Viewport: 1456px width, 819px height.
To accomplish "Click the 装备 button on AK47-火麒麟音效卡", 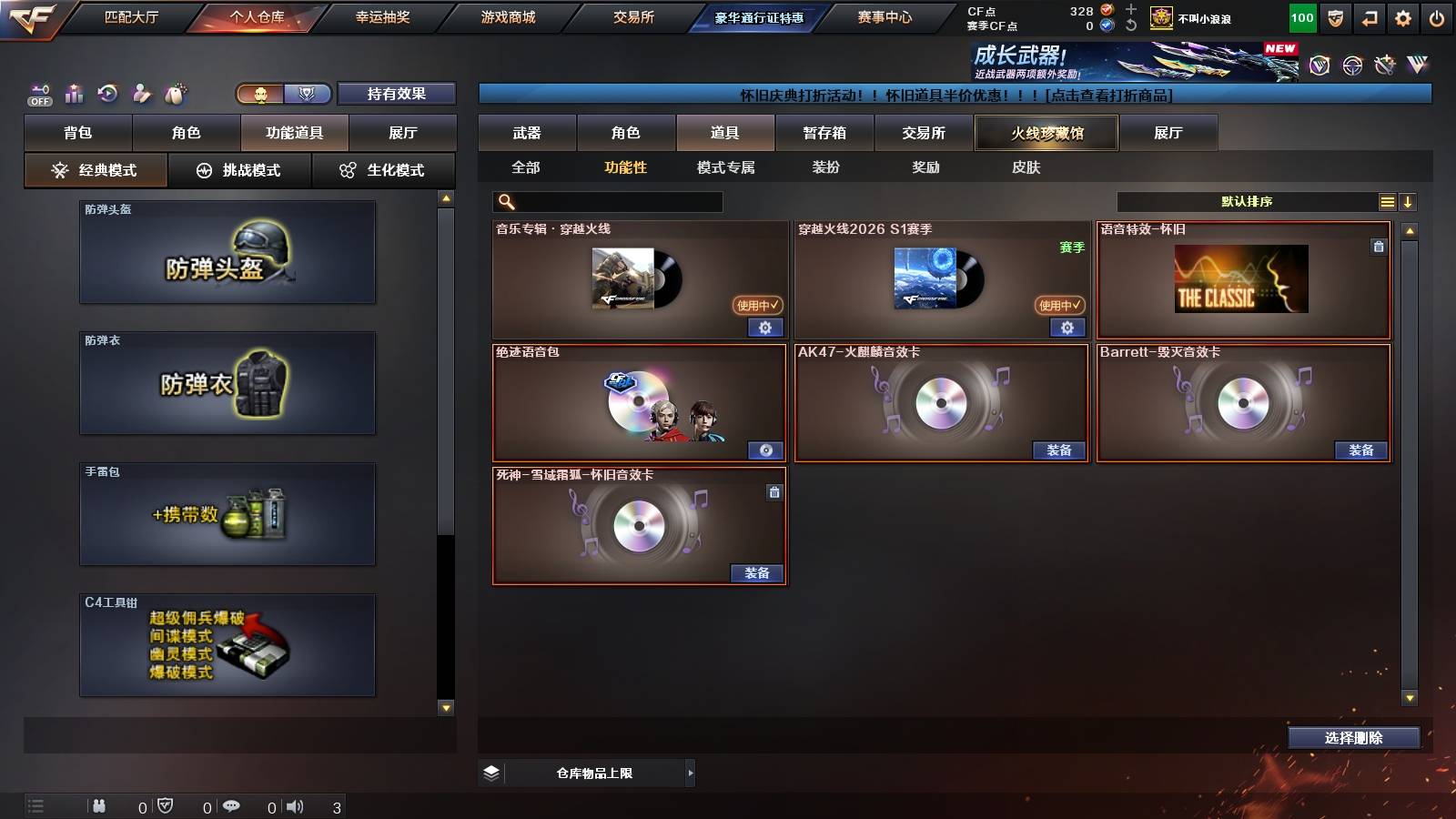I will 1057,450.
